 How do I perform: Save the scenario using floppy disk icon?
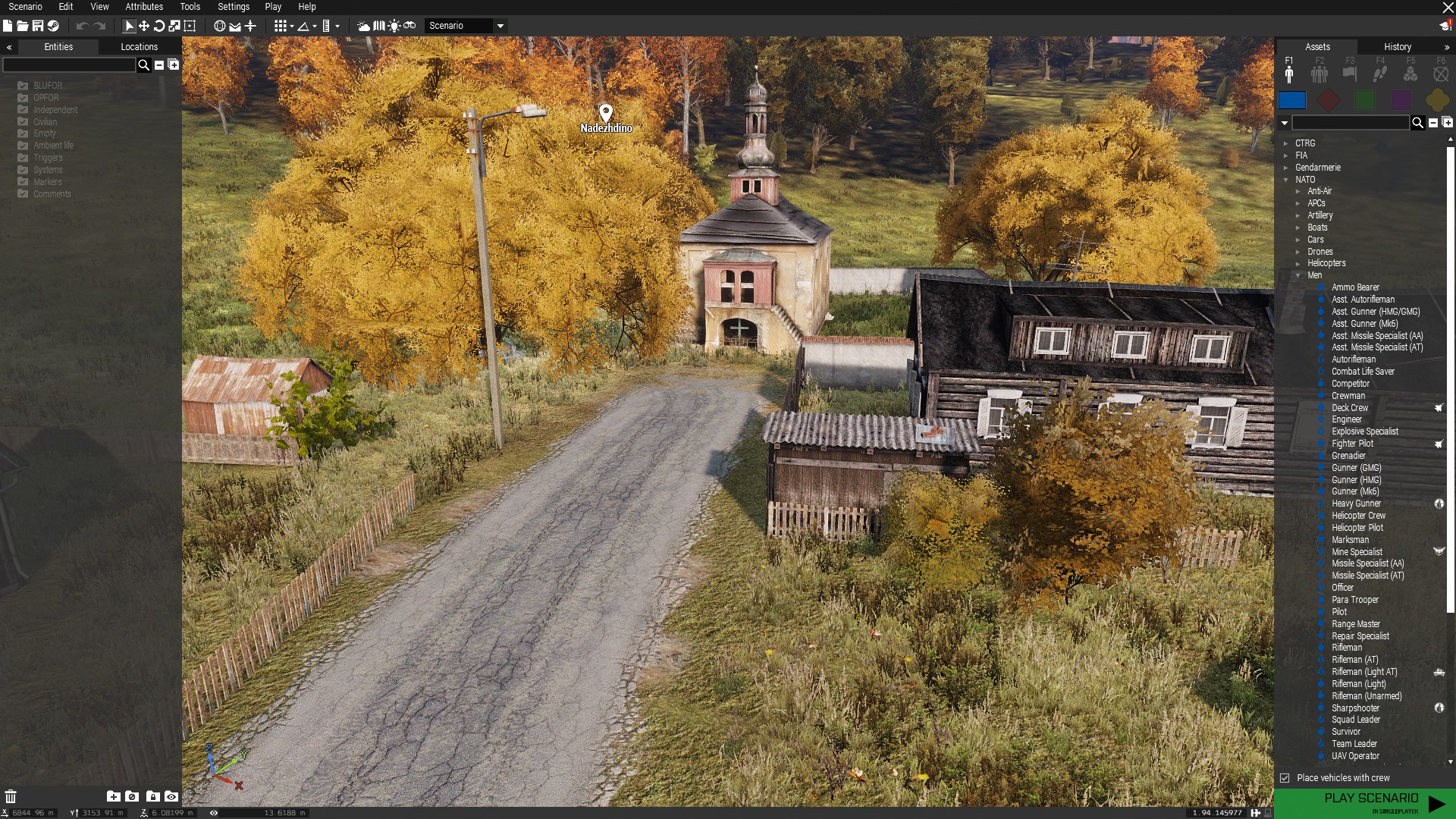point(37,26)
